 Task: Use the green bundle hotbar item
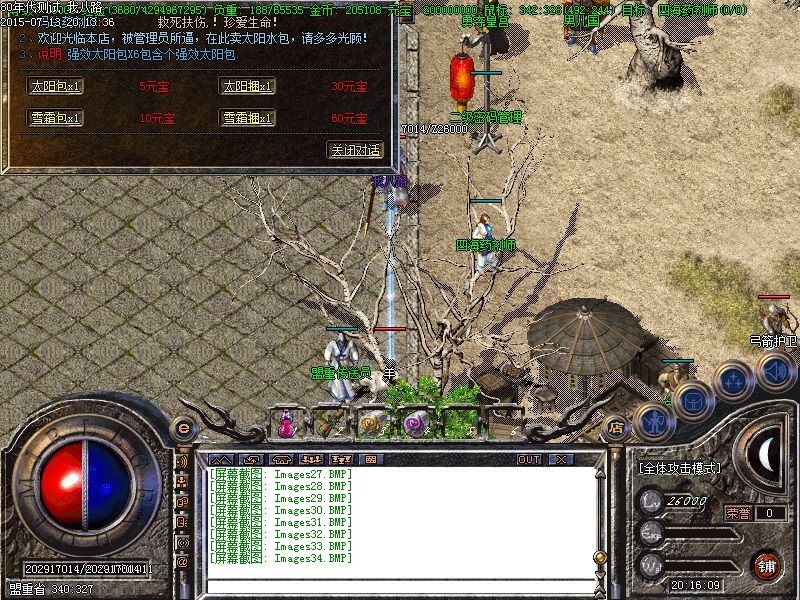click(x=330, y=424)
